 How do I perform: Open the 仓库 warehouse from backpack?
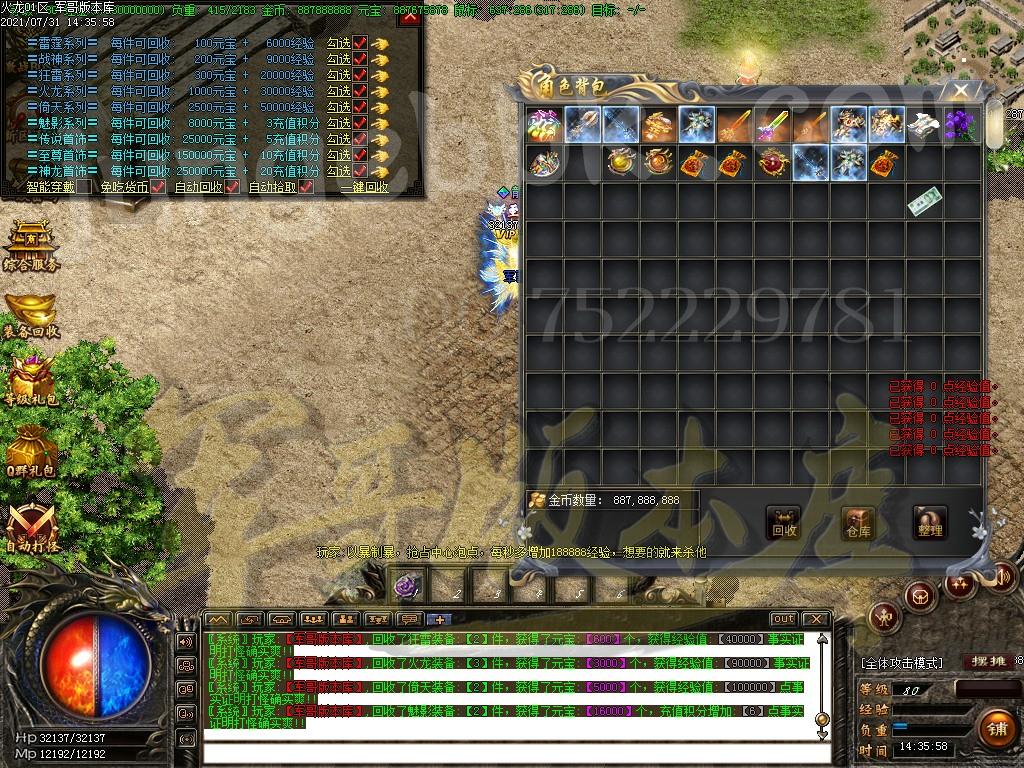858,523
